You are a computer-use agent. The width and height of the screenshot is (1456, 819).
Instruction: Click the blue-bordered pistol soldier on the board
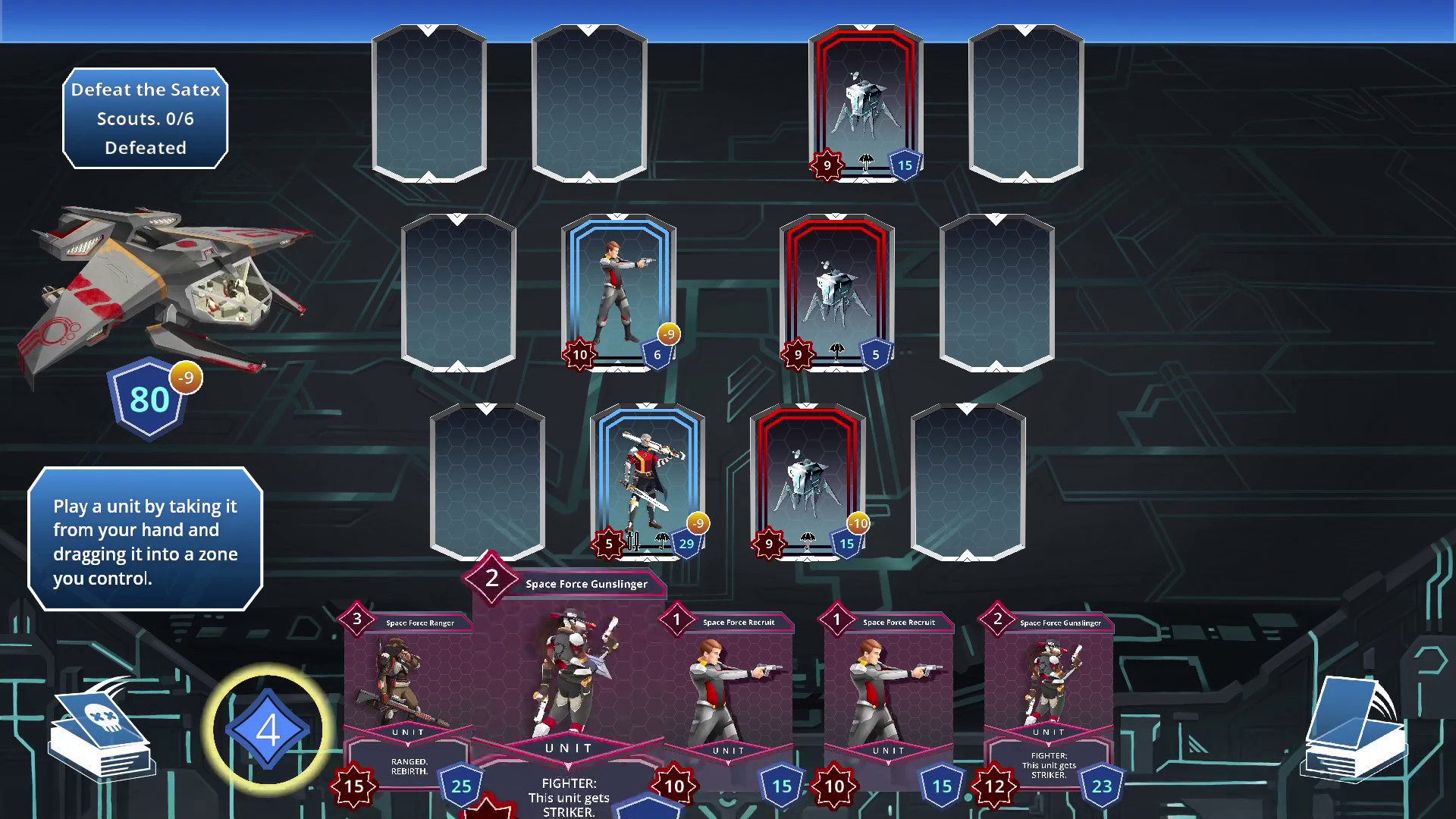click(x=619, y=292)
